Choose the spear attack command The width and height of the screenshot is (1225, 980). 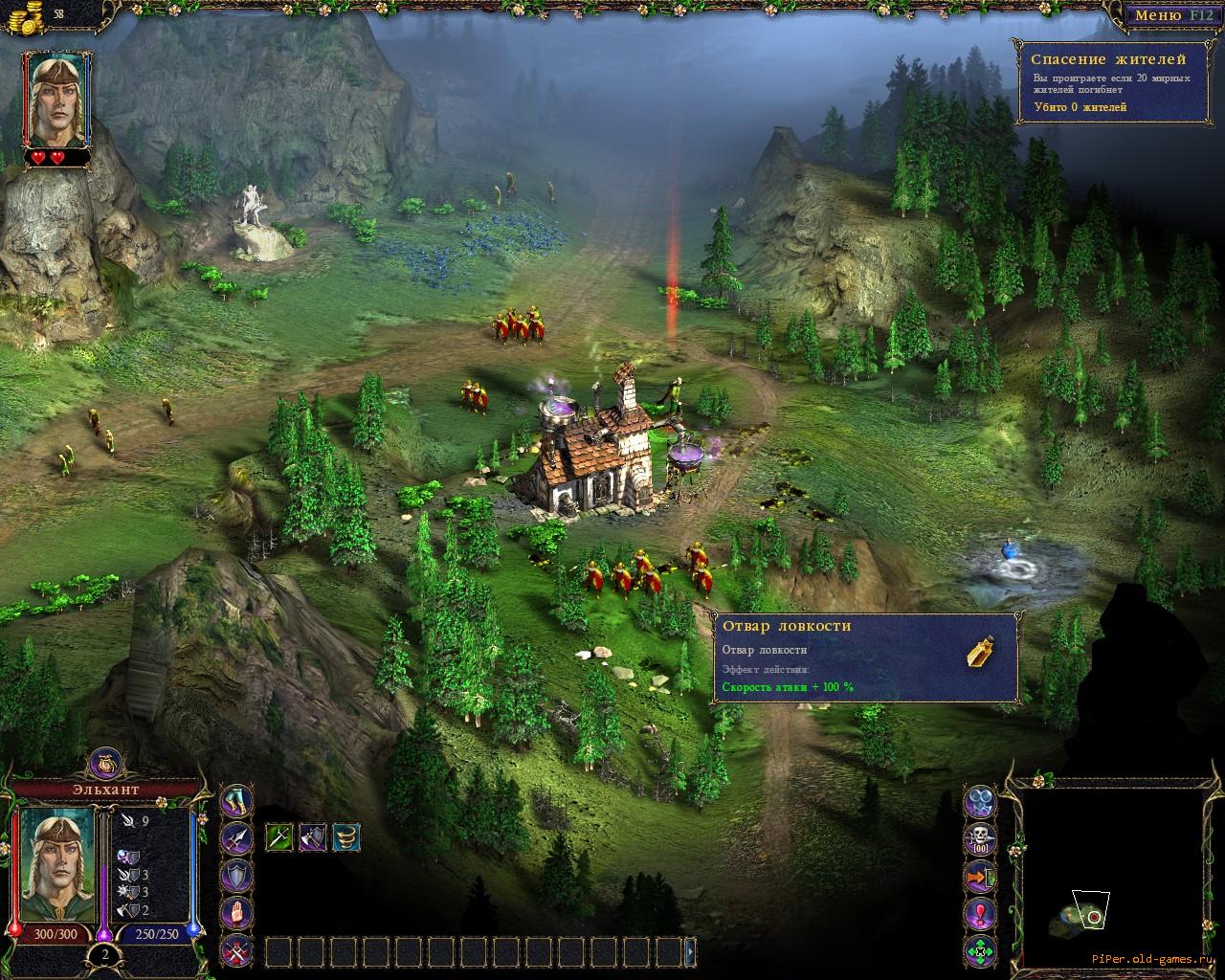point(236,838)
